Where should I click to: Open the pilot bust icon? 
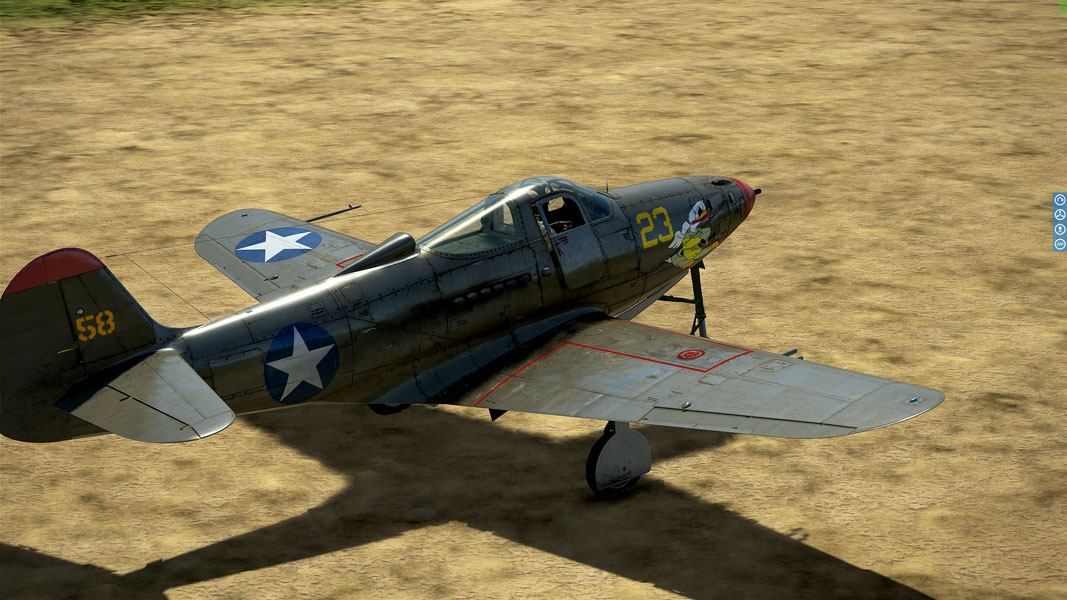[x=1060, y=229]
